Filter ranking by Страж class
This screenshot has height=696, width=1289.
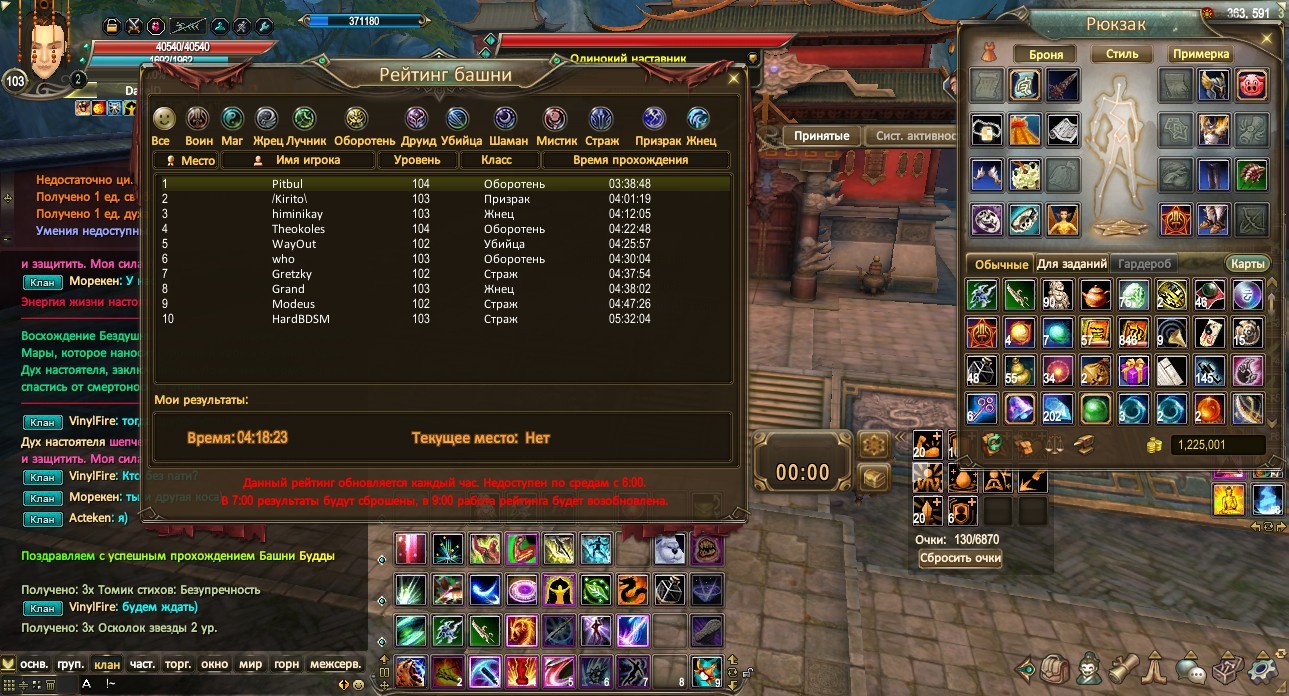(x=601, y=119)
